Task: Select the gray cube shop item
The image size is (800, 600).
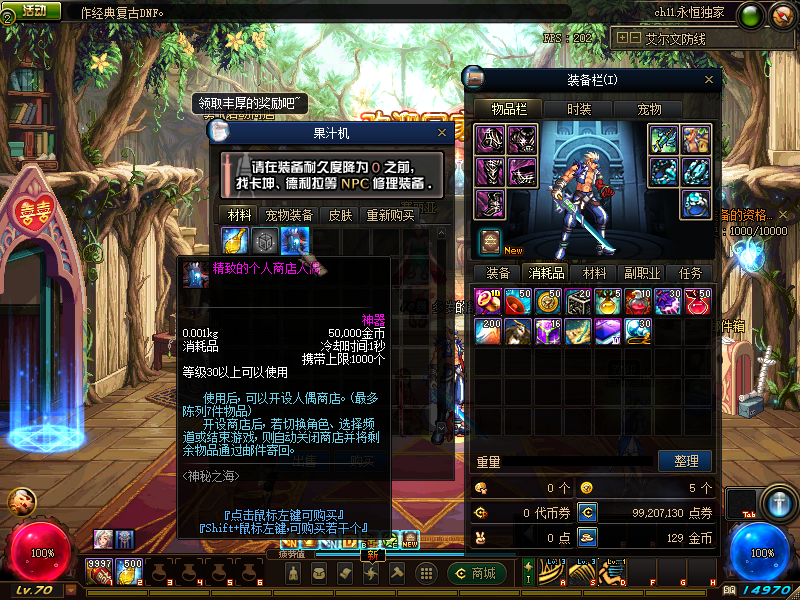Action: 265,241
